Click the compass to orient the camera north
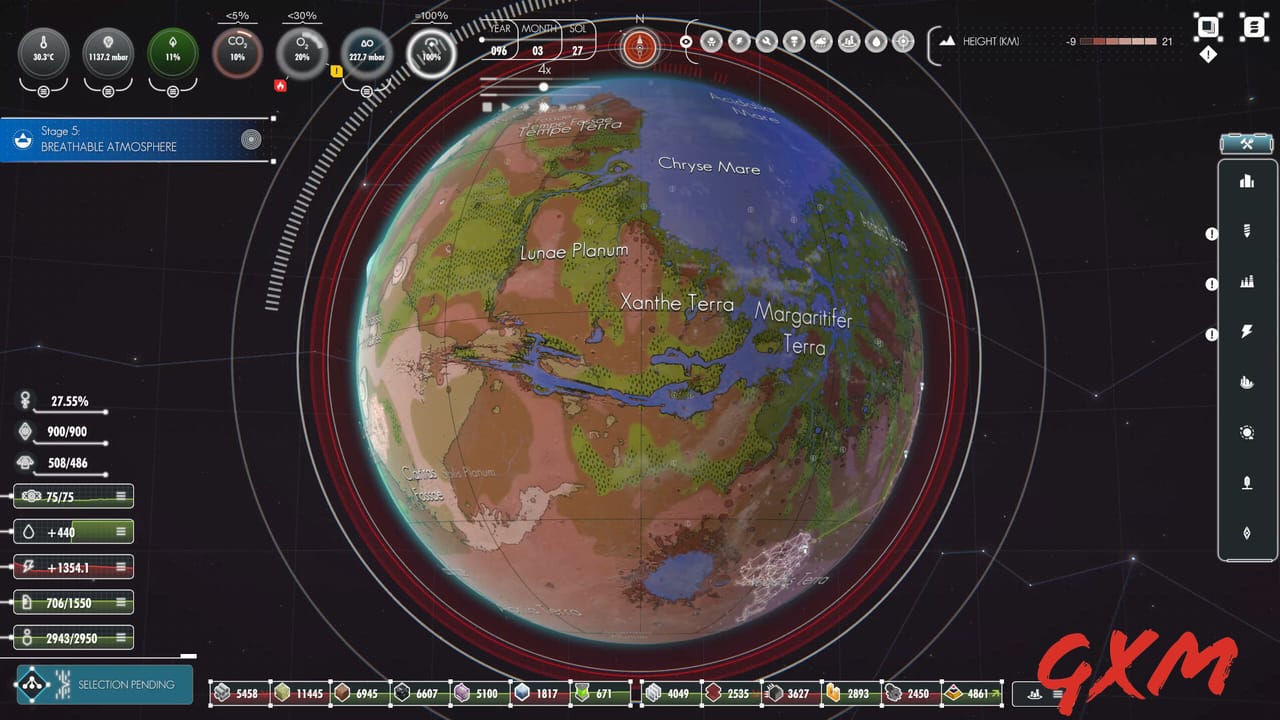This screenshot has height=720, width=1280. coord(640,45)
